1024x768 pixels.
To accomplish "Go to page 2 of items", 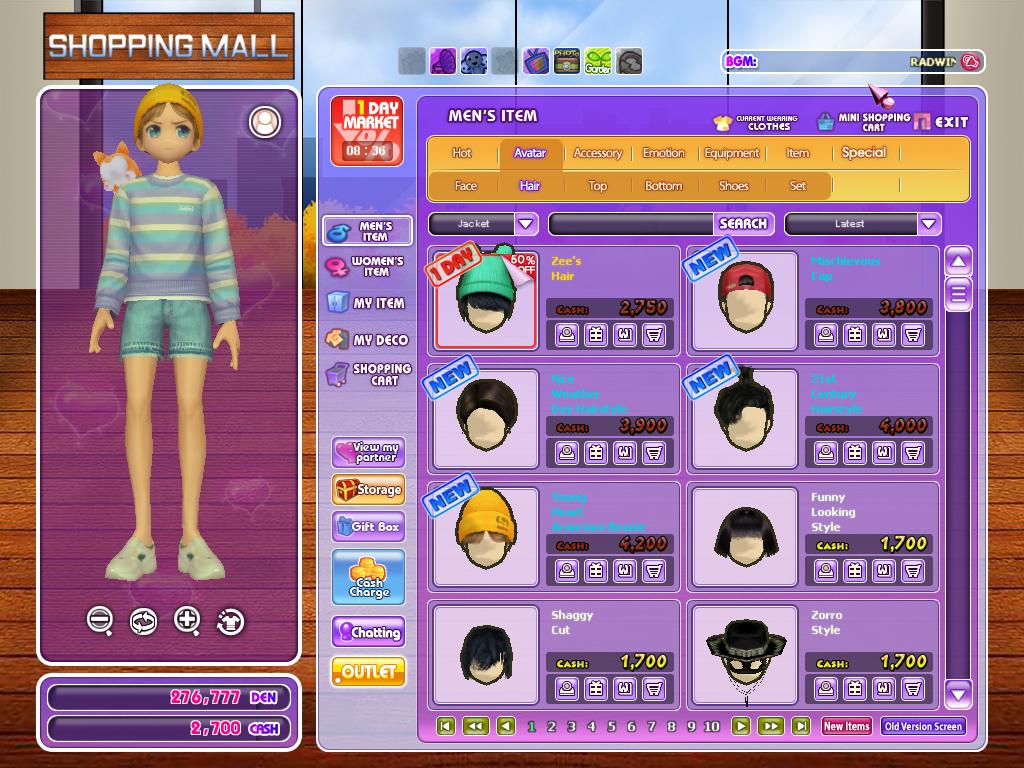I will pos(551,727).
